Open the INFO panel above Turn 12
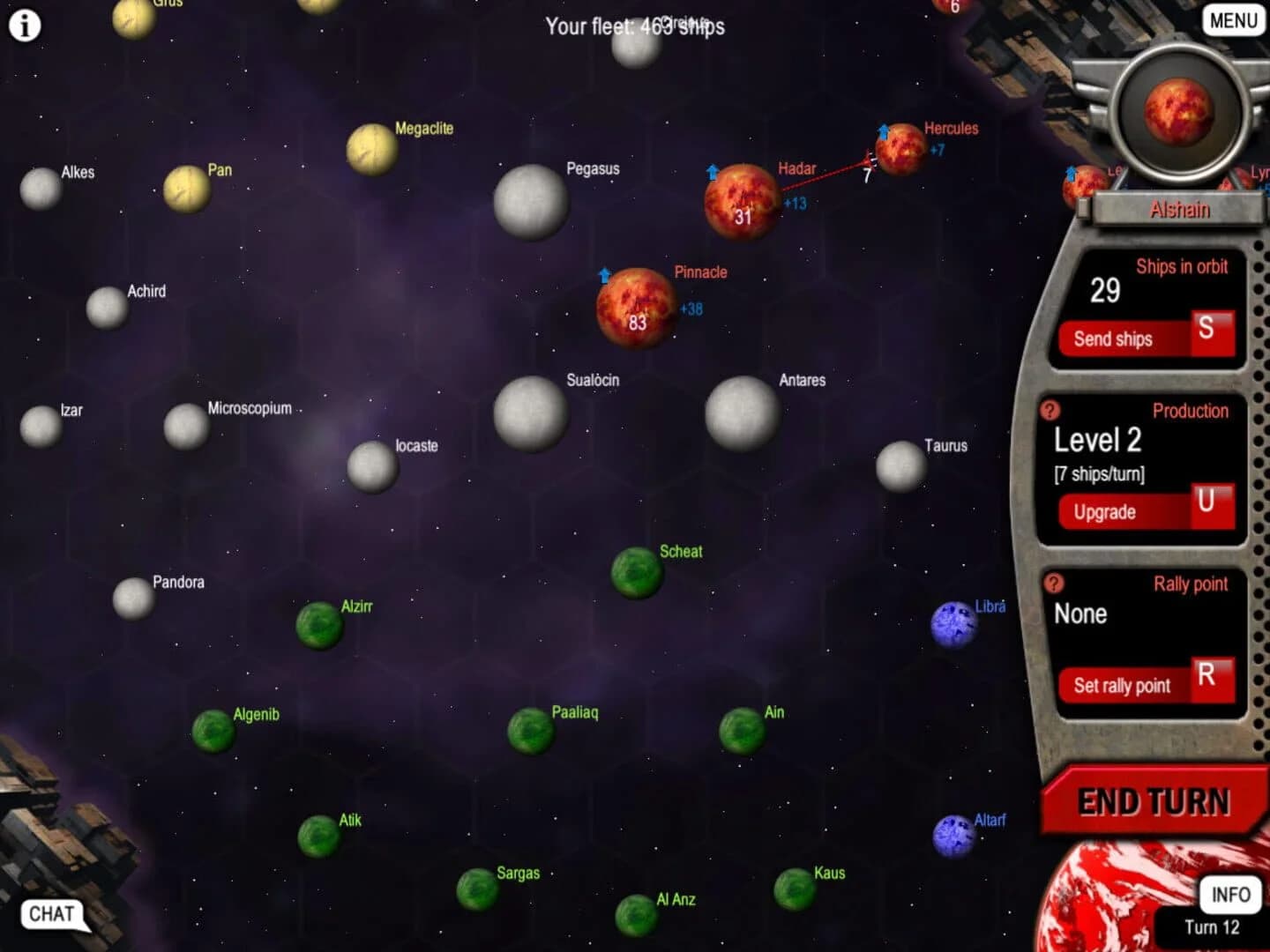1270x952 pixels. [1229, 894]
